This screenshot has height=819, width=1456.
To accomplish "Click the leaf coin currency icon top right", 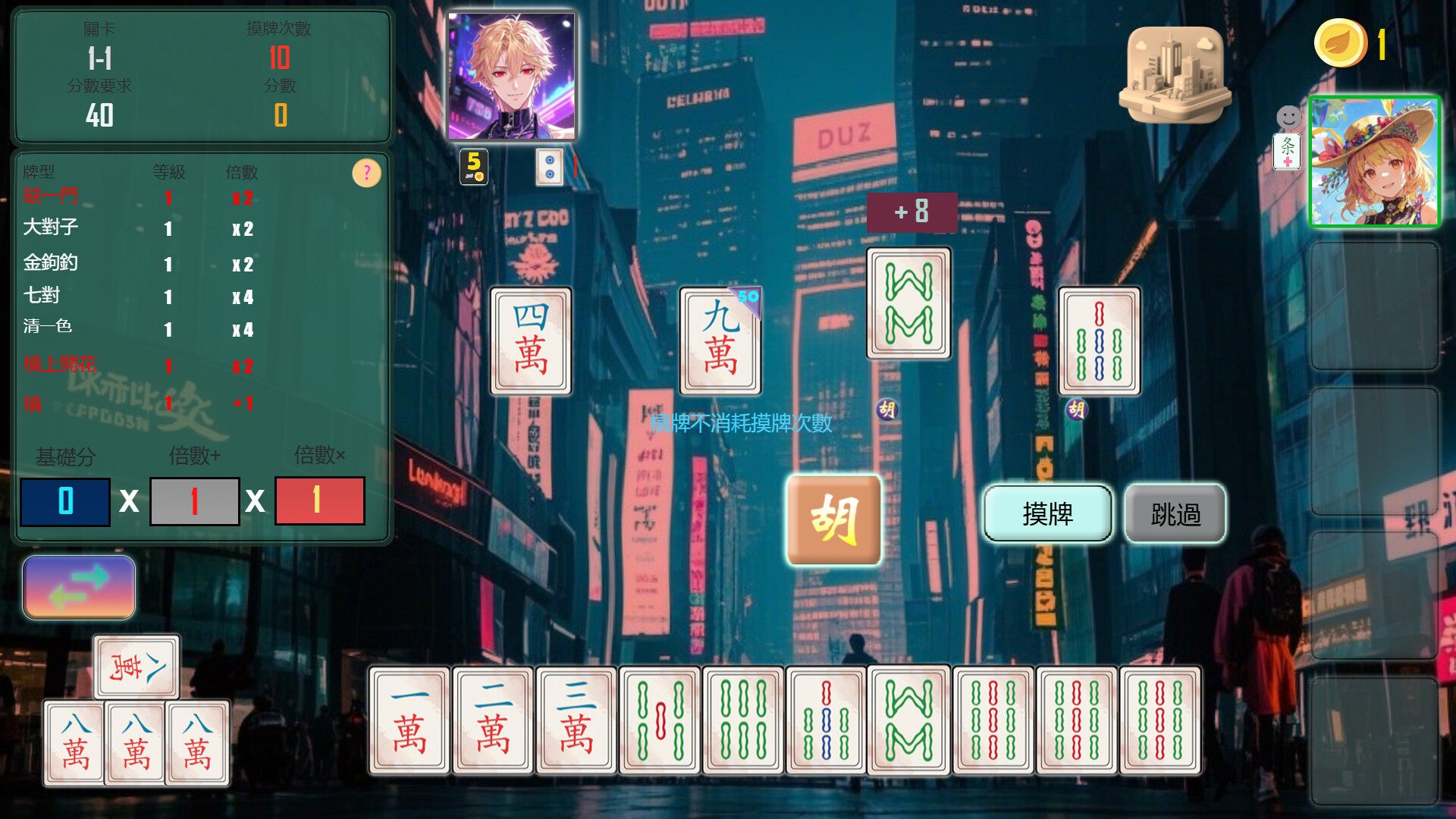I will pyautogui.click(x=1339, y=43).
